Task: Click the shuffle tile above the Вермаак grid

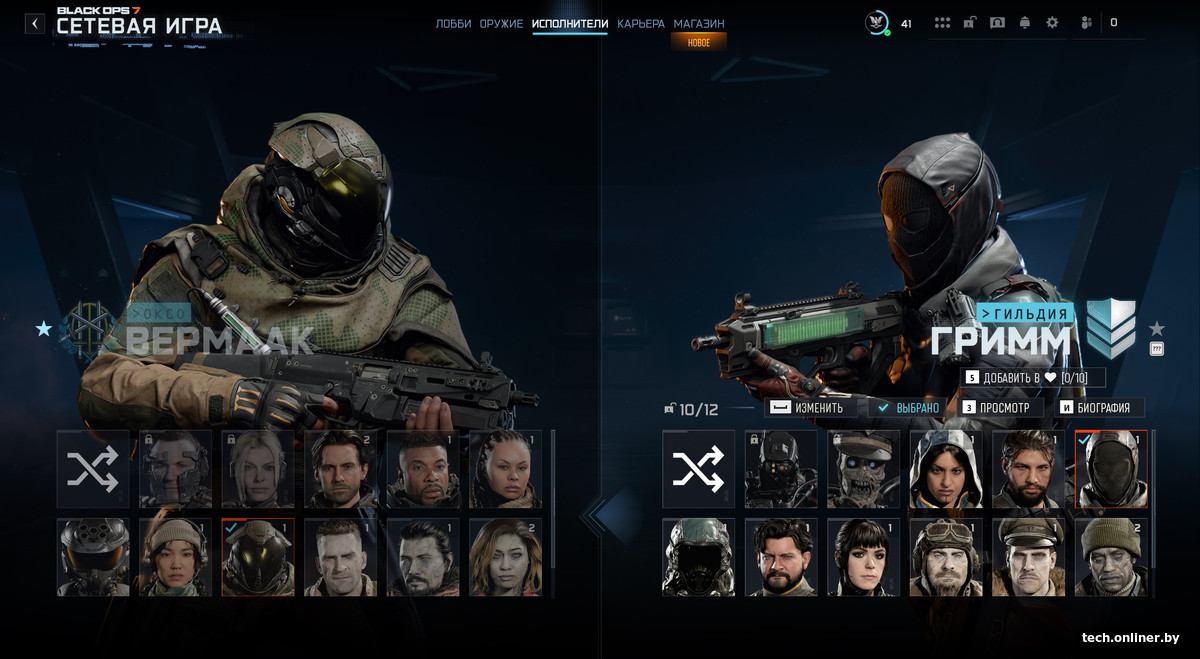Action: point(93,469)
